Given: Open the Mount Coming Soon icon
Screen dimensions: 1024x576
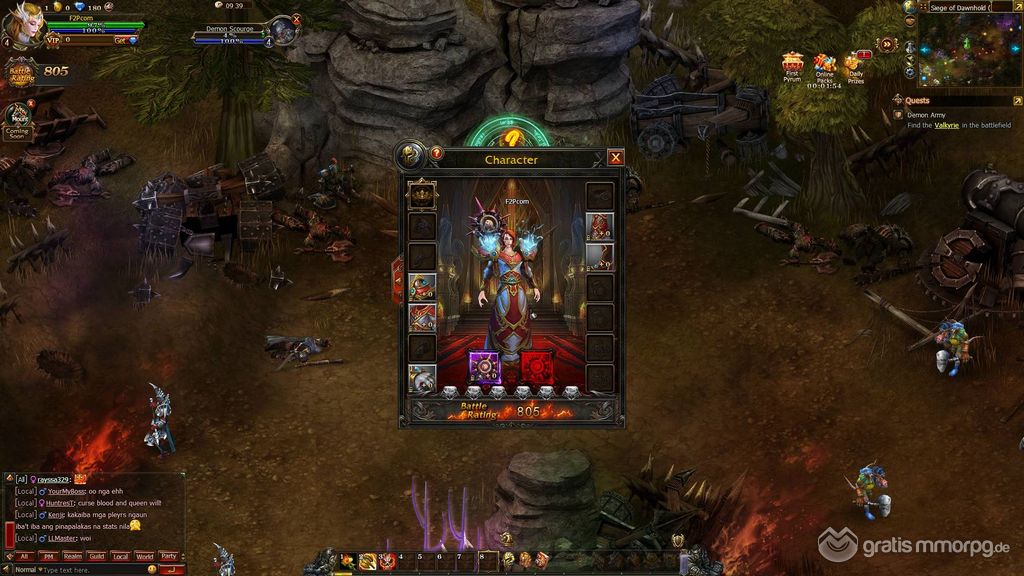Looking at the screenshot, I should tap(17, 120).
